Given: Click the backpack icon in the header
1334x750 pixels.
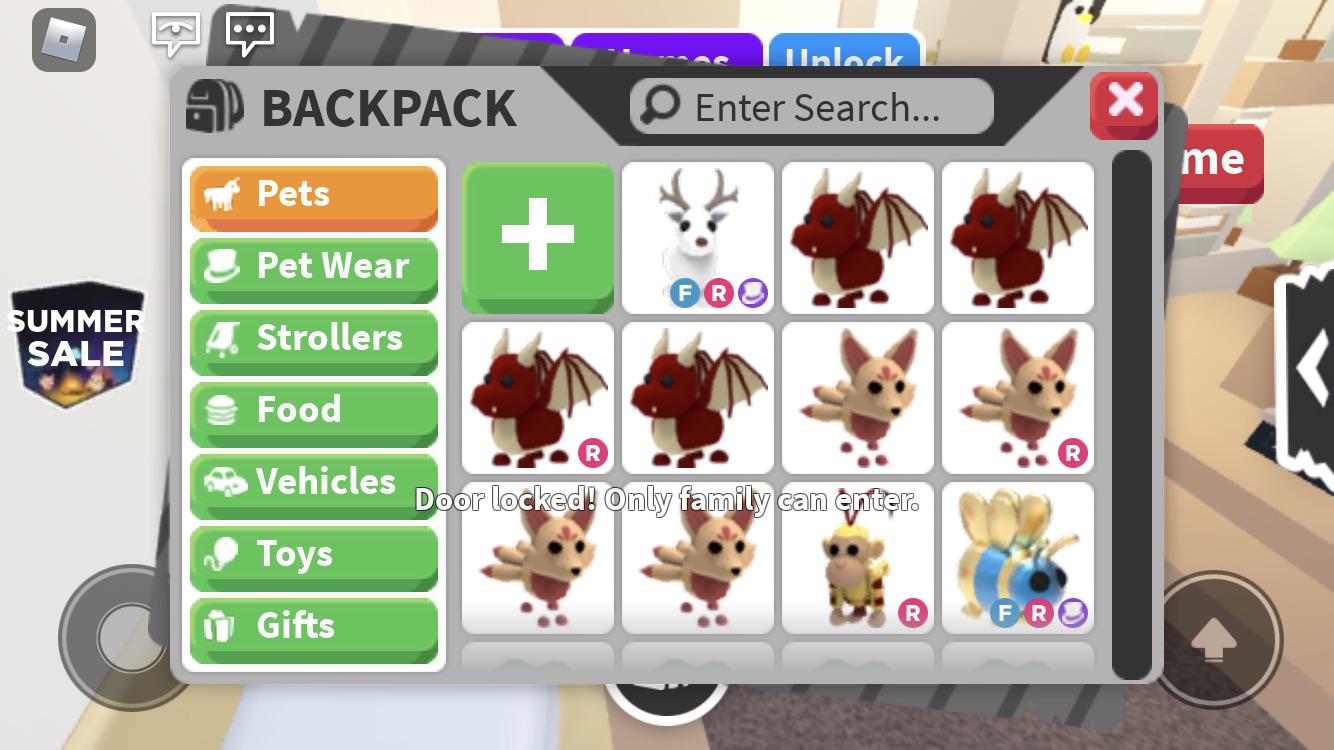Looking at the screenshot, I should click(212, 104).
